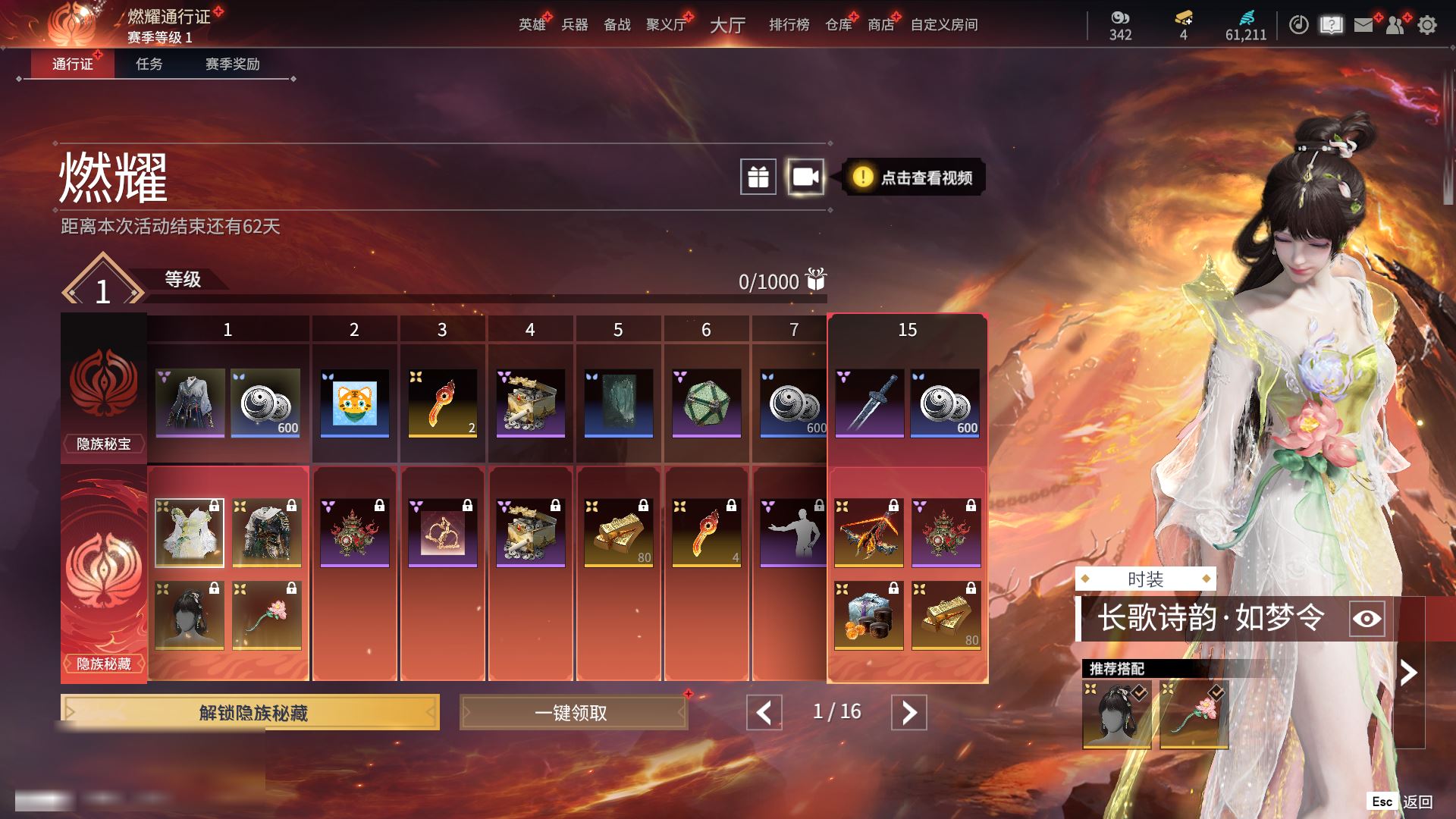Image resolution: width=1456 pixels, height=819 pixels.
Task: Open the settings gear icon
Action: [x=1427, y=25]
